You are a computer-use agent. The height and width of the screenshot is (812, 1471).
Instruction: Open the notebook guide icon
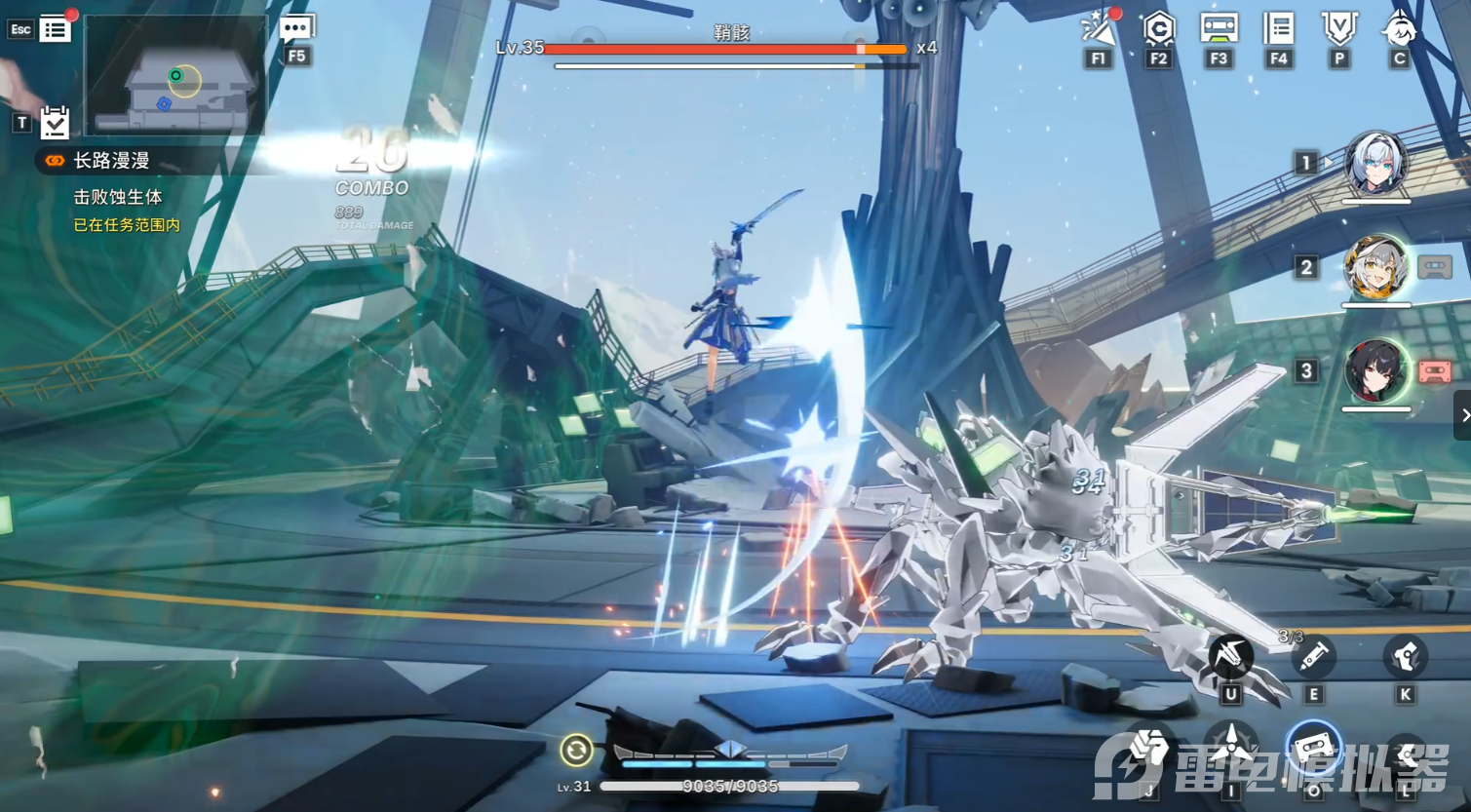tap(1278, 29)
